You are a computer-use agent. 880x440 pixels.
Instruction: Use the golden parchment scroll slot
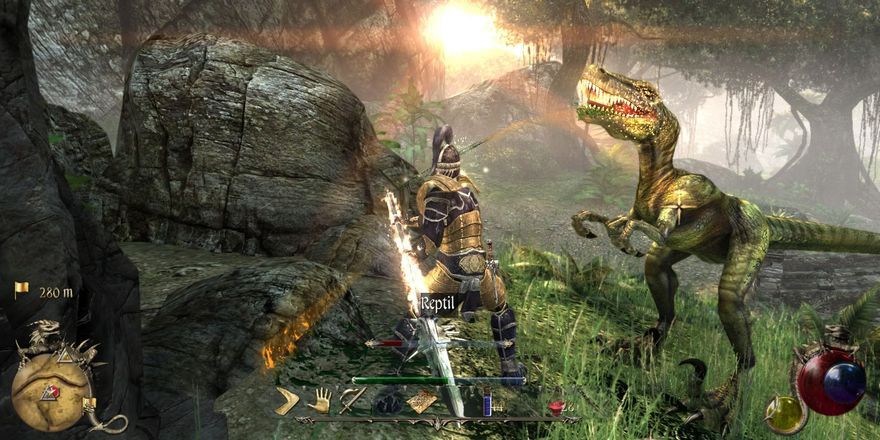(421, 401)
